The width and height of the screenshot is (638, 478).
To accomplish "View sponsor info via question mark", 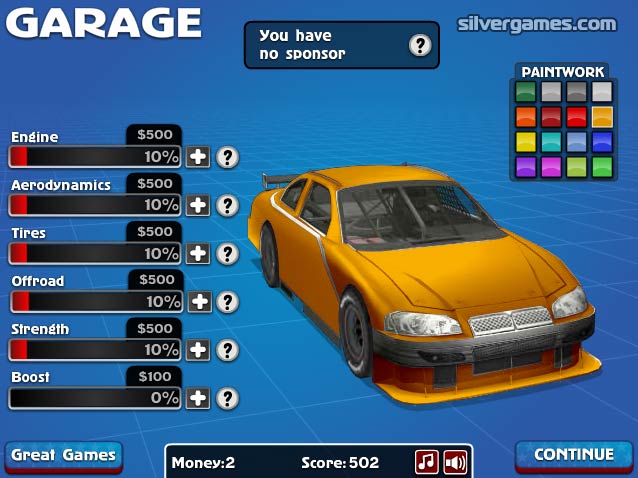I will pos(420,45).
